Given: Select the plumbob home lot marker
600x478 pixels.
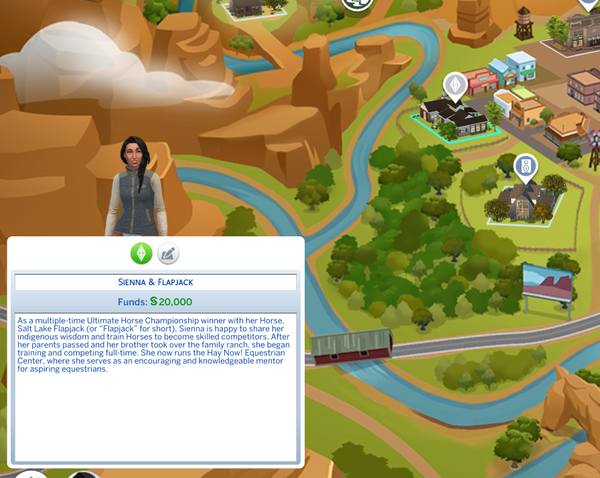Looking at the screenshot, I should [x=455, y=84].
